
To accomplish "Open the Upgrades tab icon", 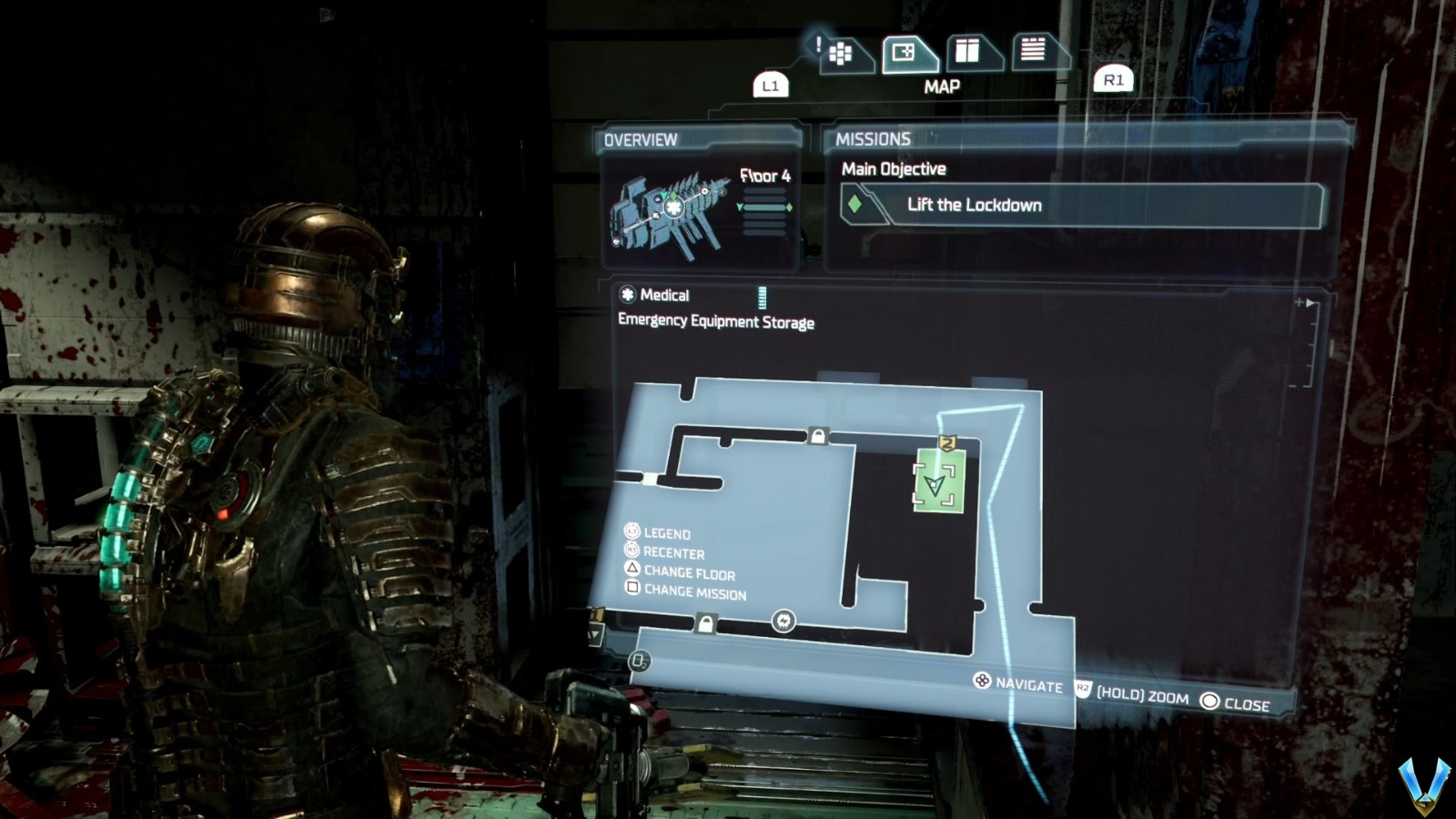I will pyautogui.click(x=967, y=52).
